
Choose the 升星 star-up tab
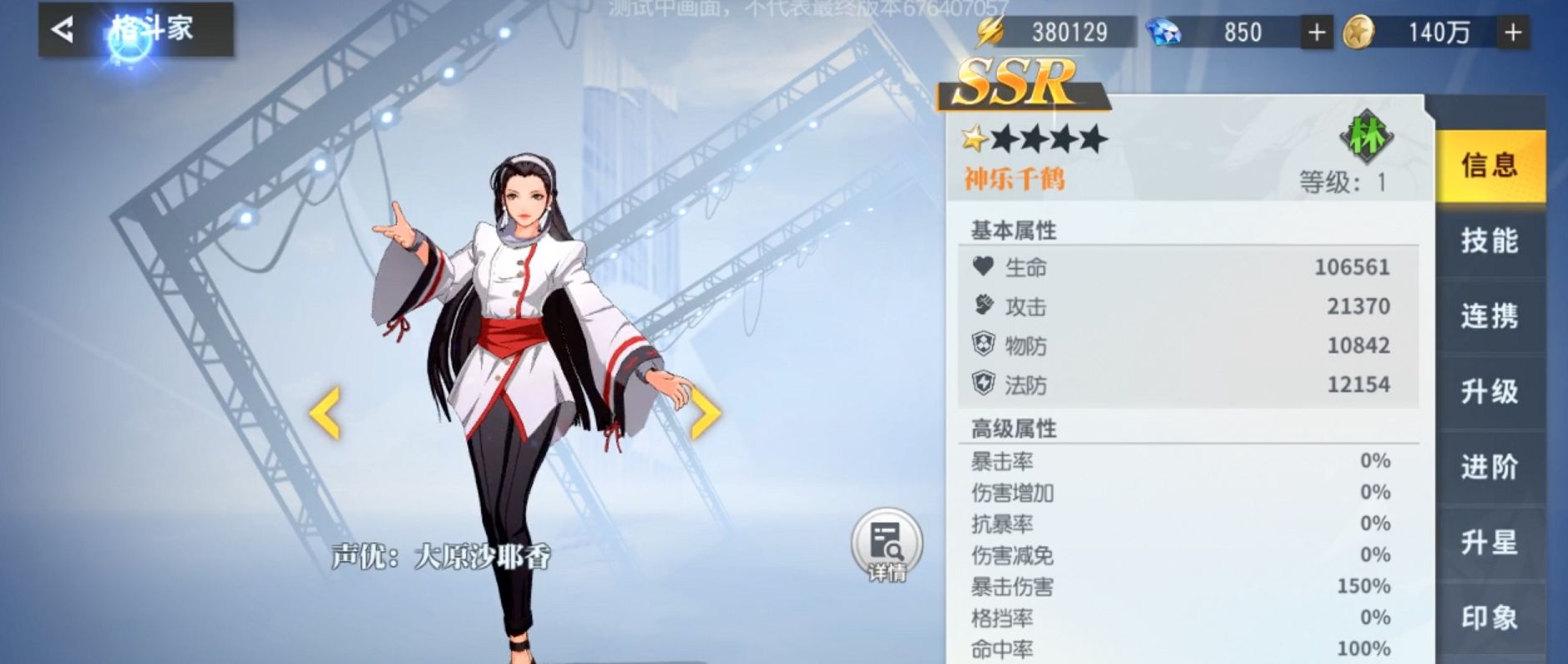coord(1489,542)
